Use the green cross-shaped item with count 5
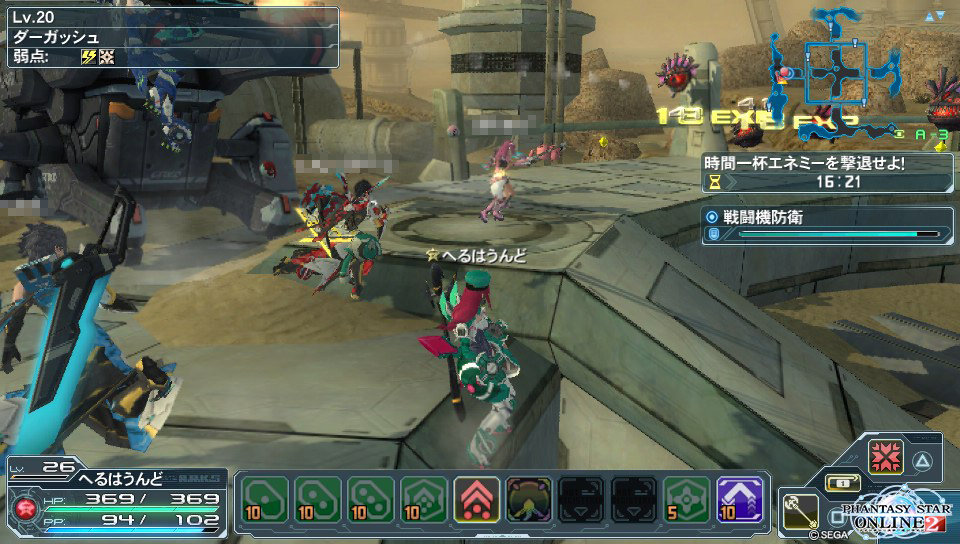 pyautogui.click(x=688, y=500)
